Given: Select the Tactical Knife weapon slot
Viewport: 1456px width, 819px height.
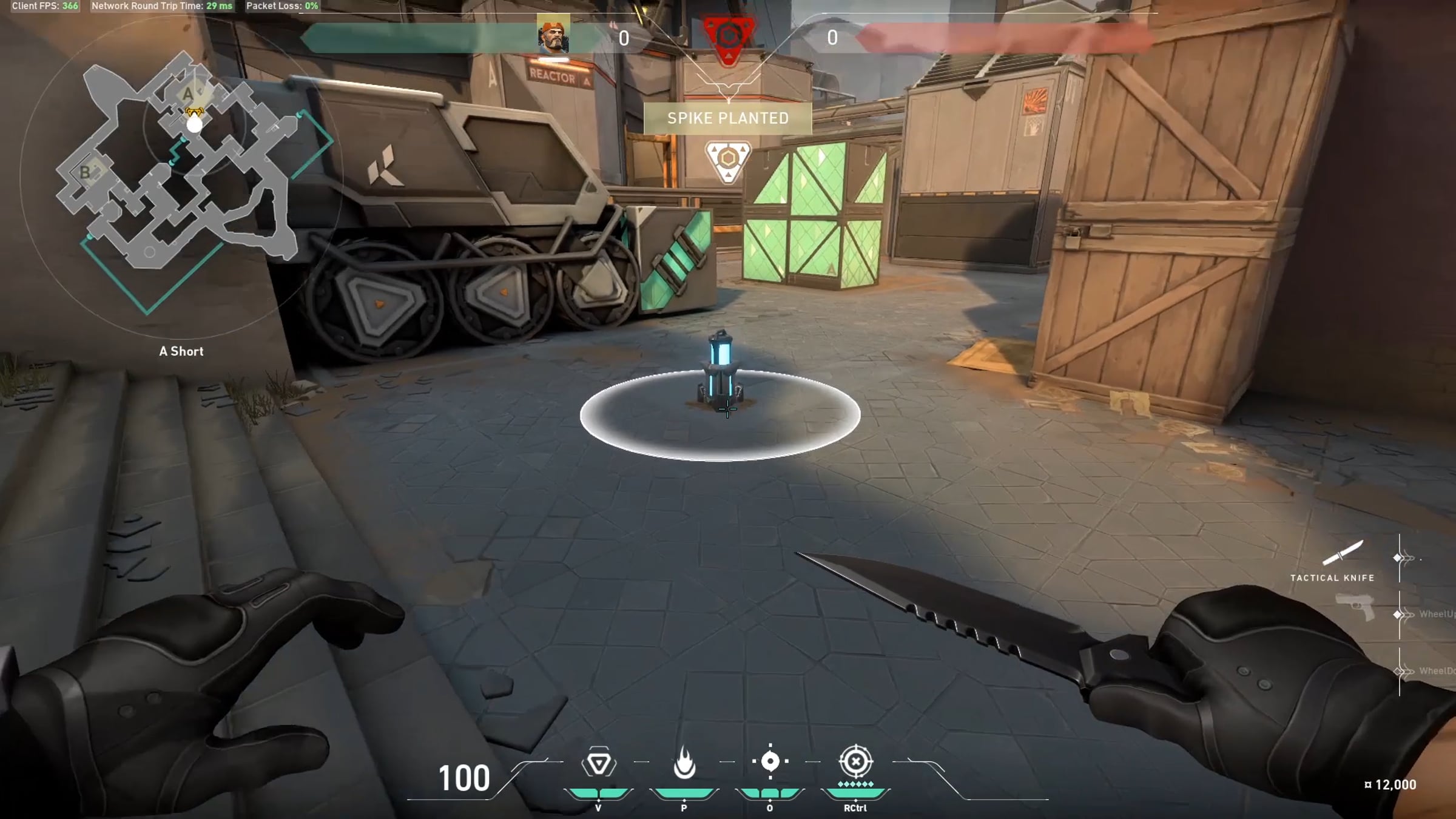Looking at the screenshot, I should point(1343,553).
